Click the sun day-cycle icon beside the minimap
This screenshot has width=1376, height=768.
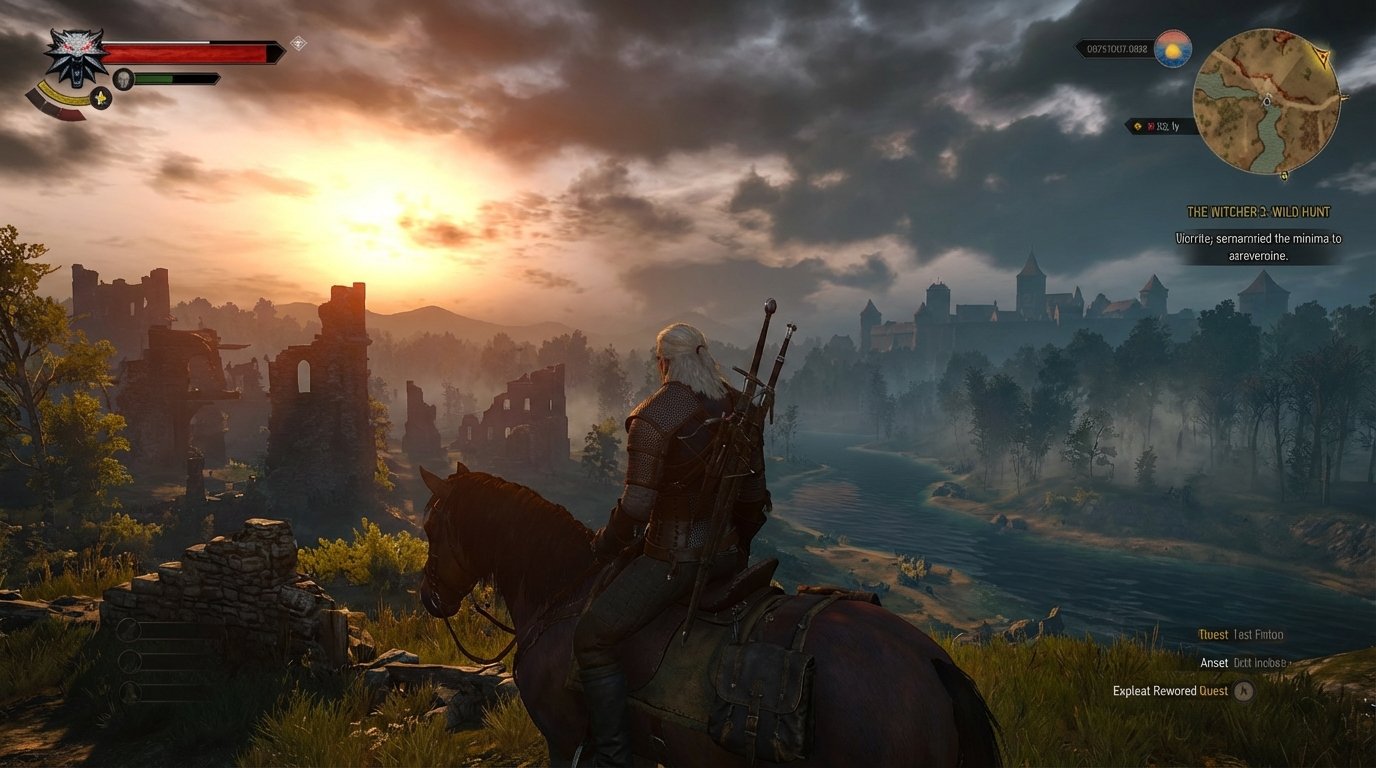(1174, 49)
